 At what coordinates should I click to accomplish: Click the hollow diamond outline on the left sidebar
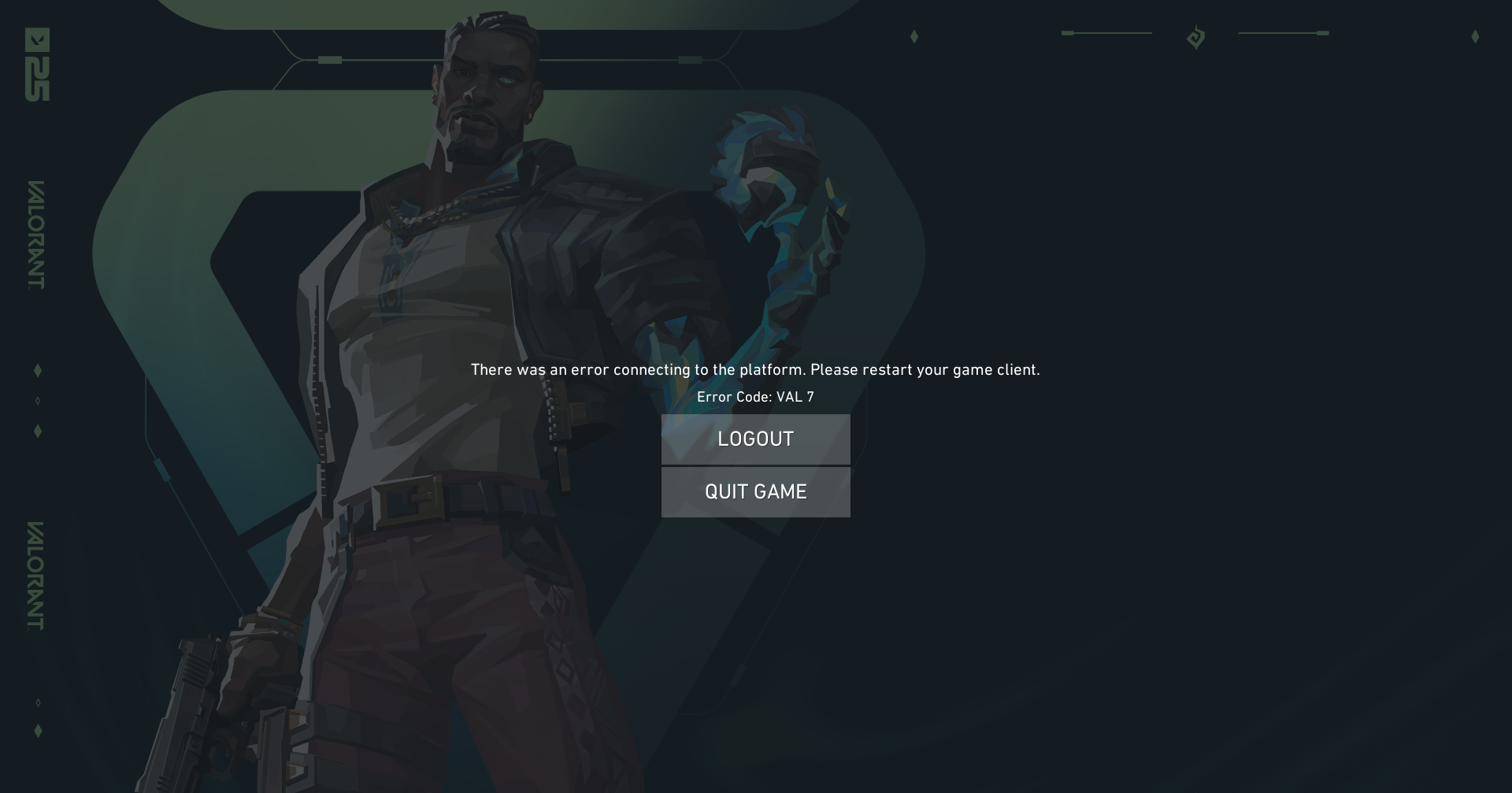[37, 399]
